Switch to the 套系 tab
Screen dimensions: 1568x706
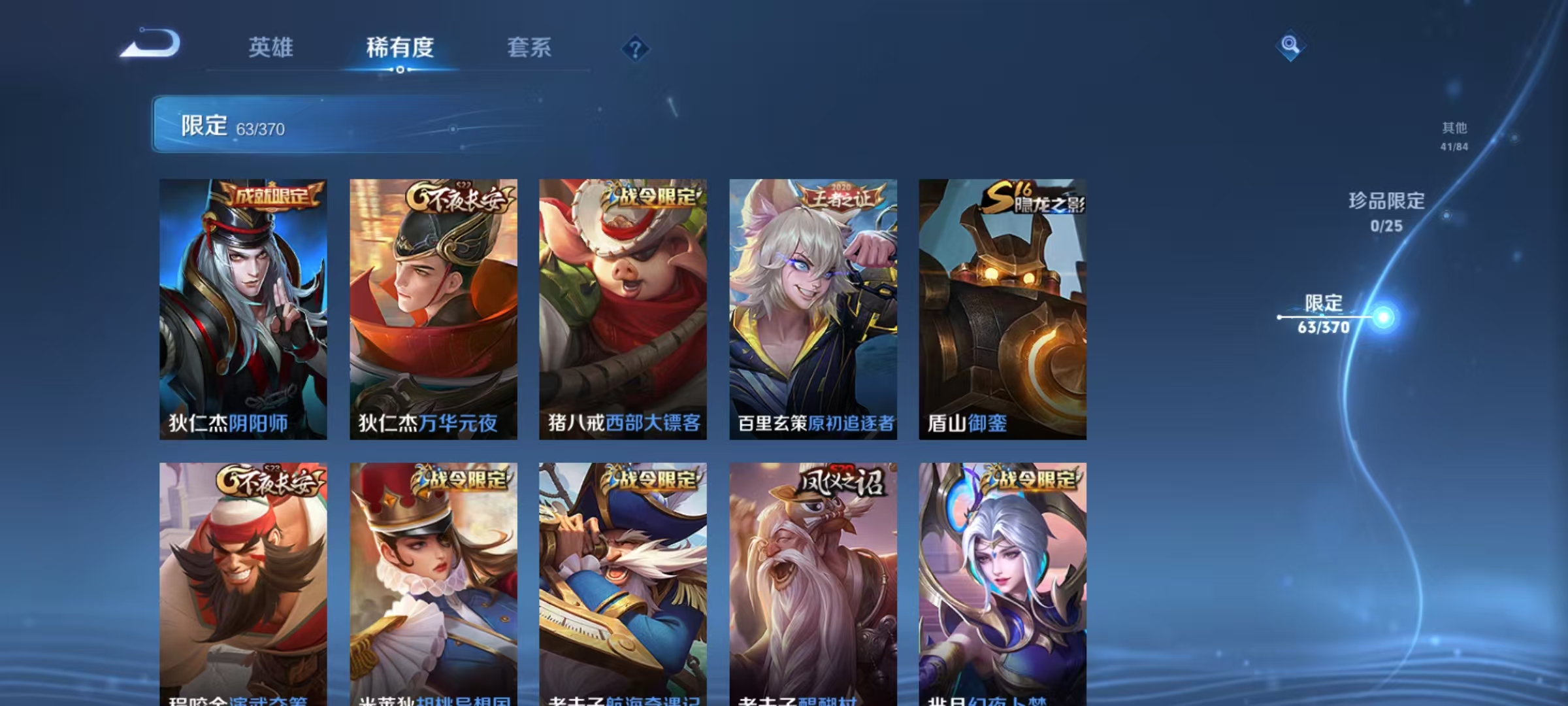pos(529,48)
